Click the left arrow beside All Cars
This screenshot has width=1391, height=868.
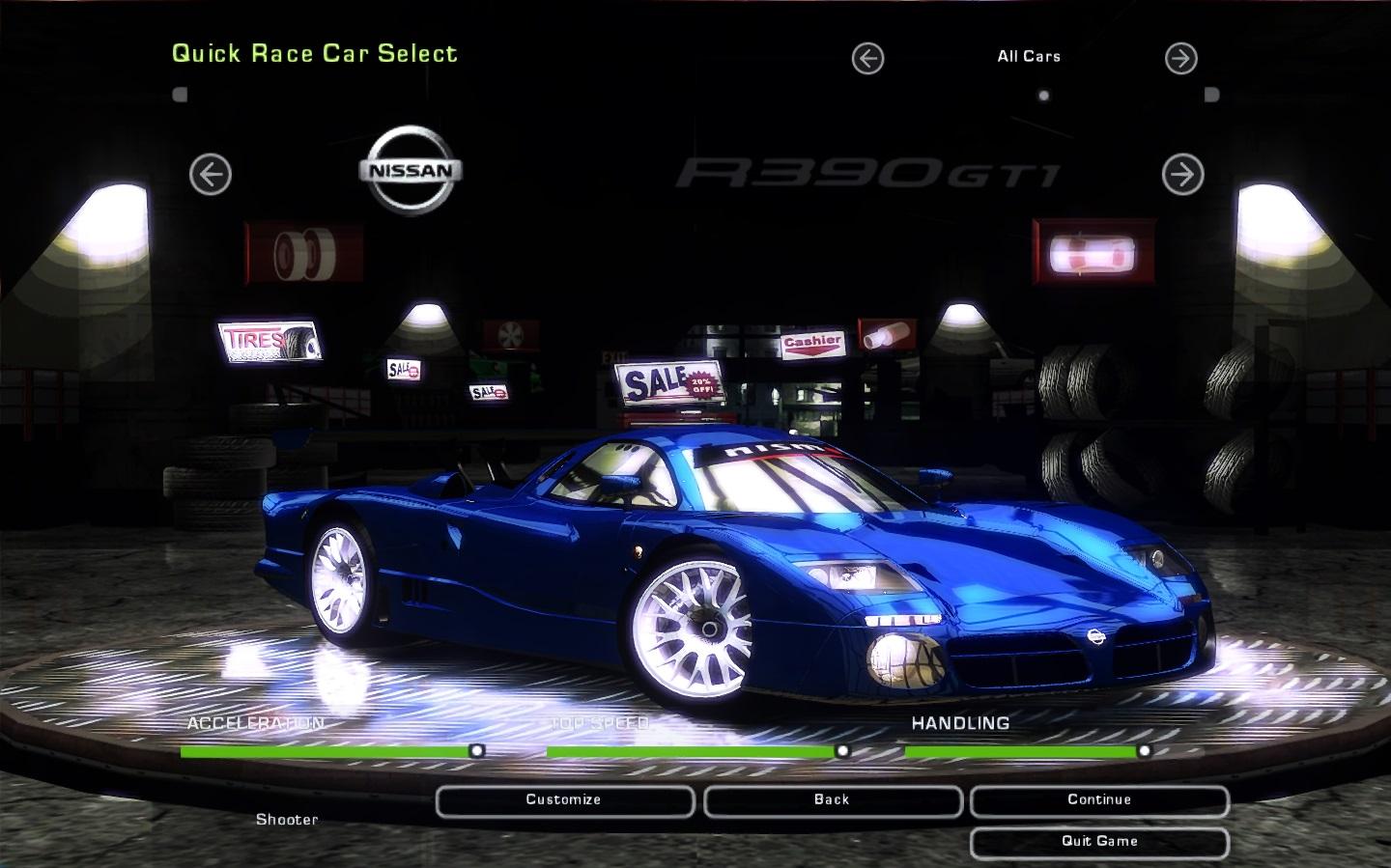(866, 58)
